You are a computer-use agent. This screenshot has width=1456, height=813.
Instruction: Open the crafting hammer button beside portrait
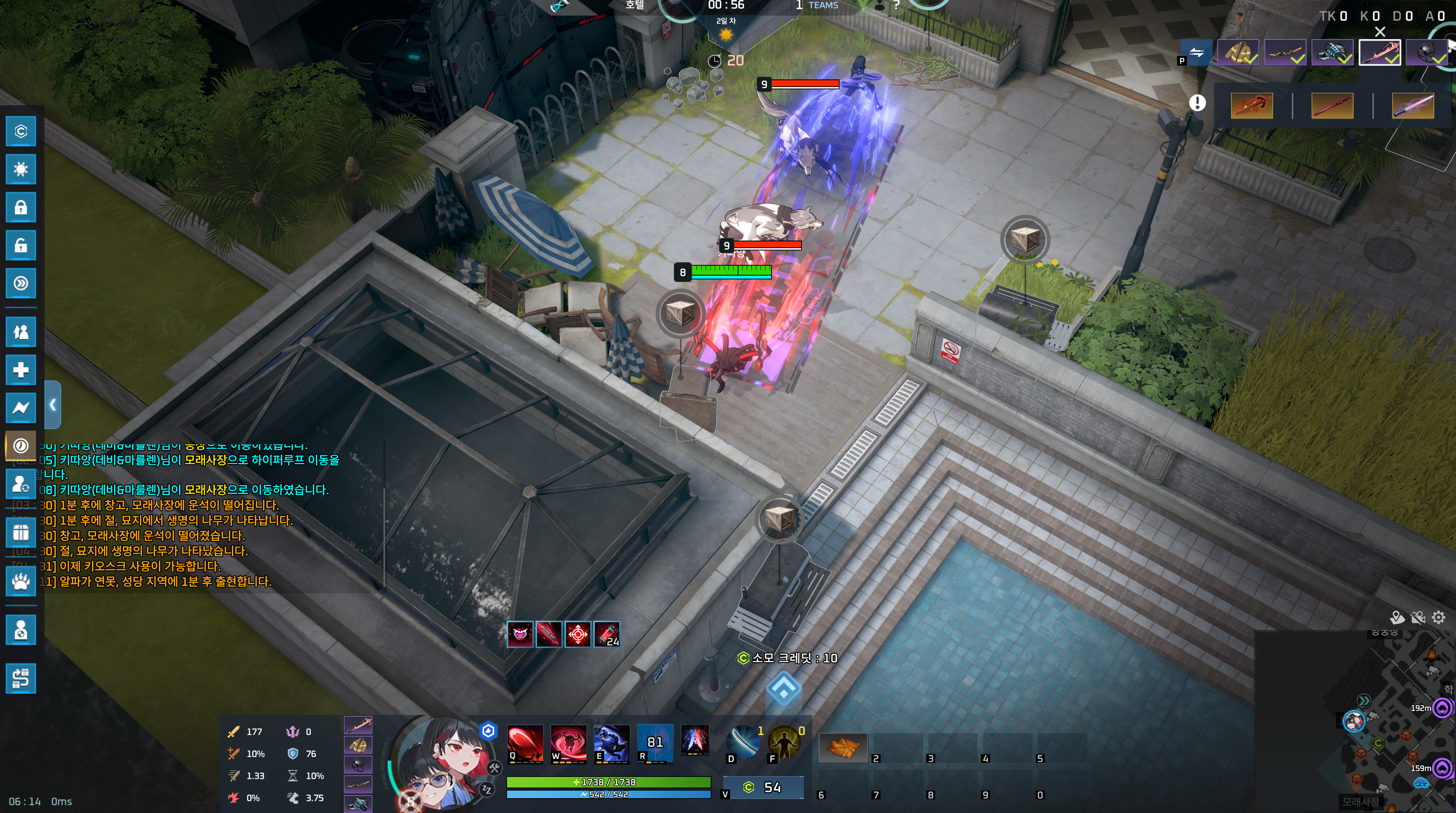(494, 768)
